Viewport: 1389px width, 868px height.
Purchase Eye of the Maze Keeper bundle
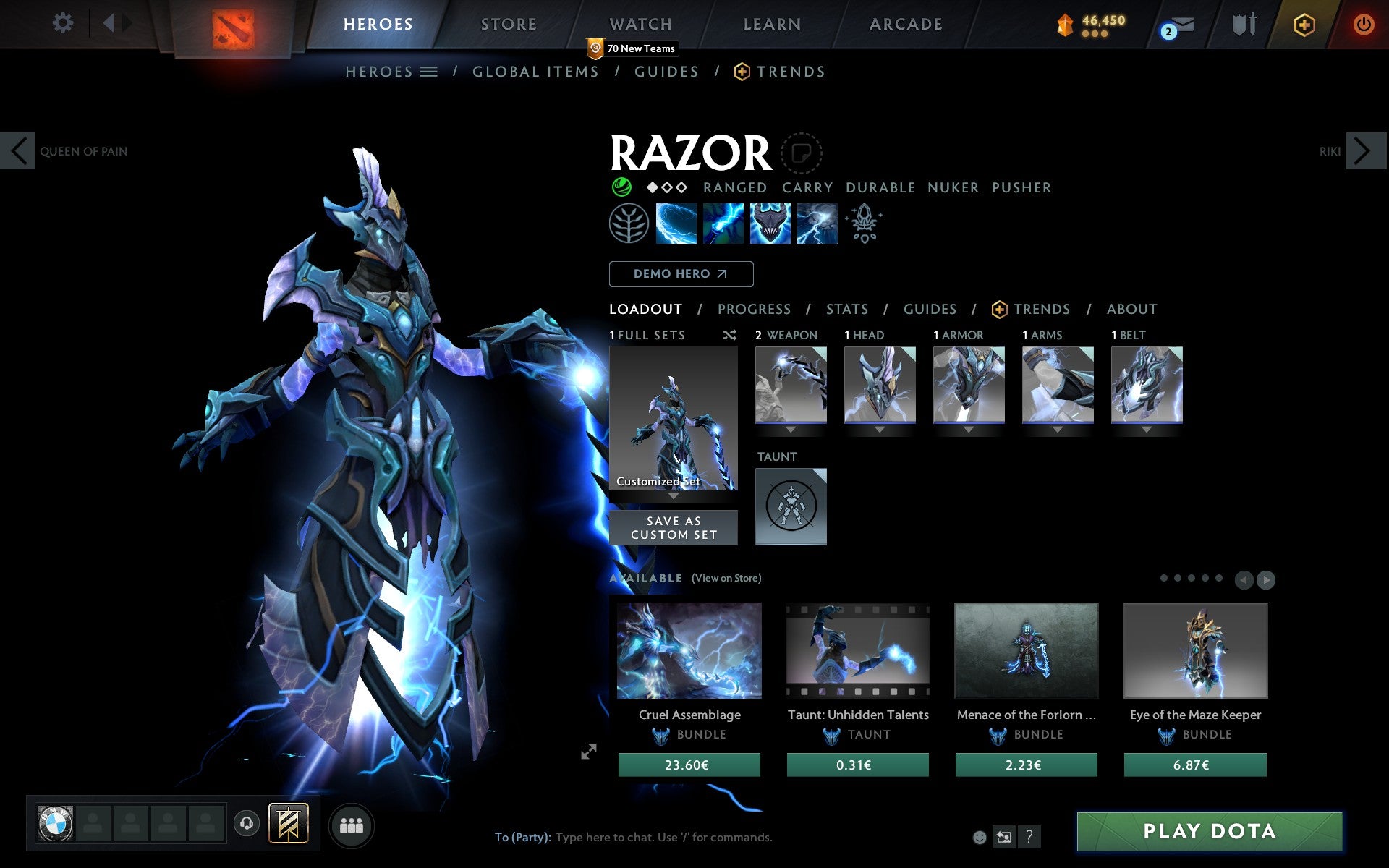pyautogui.click(x=1194, y=765)
